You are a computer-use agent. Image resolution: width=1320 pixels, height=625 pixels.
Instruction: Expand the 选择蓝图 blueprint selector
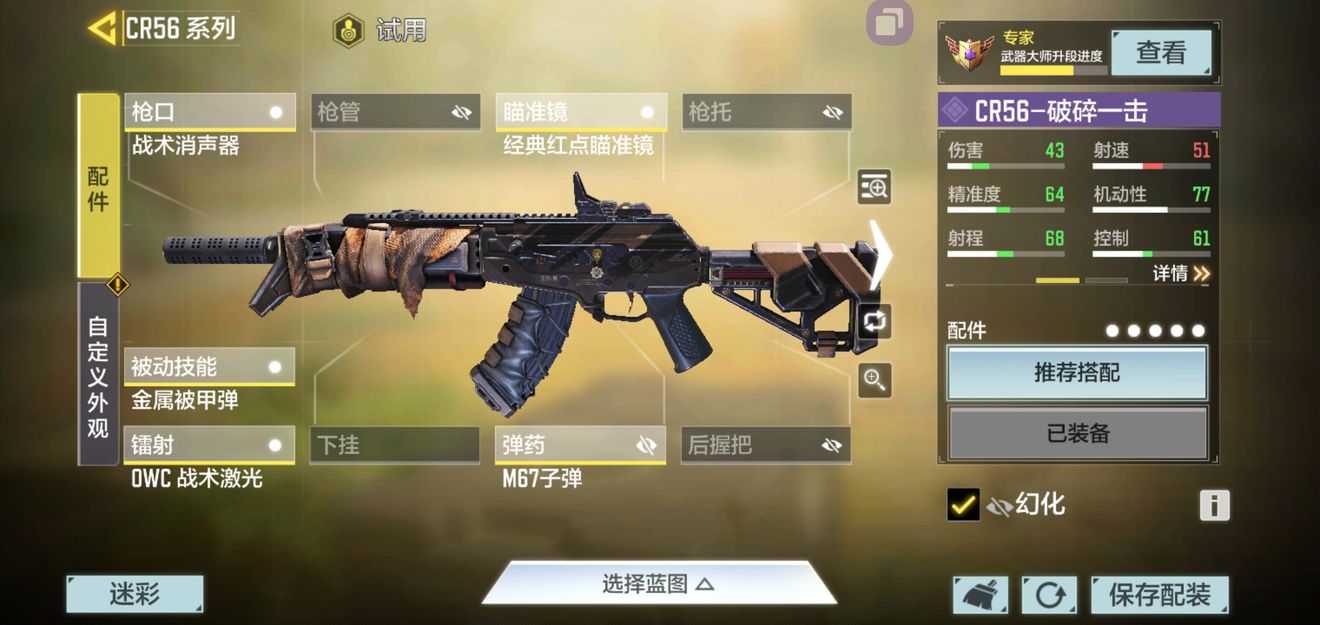tap(658, 584)
